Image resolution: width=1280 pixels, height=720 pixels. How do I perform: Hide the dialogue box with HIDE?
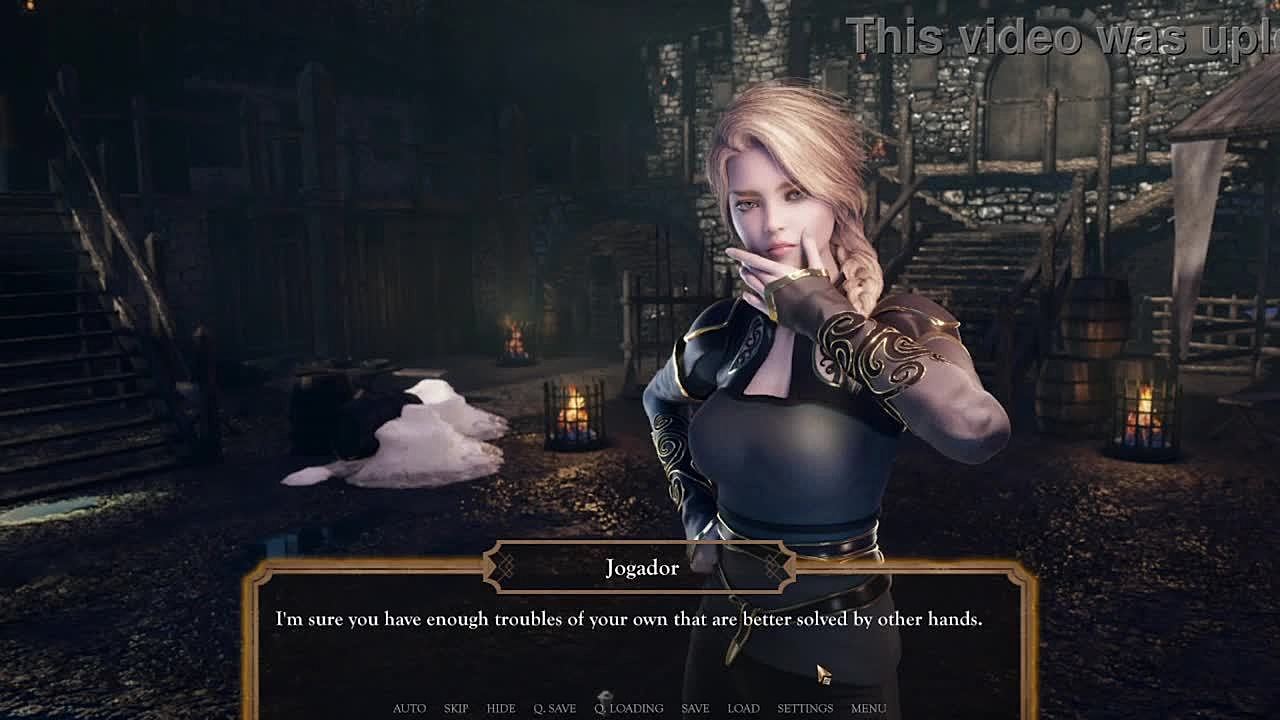point(501,708)
